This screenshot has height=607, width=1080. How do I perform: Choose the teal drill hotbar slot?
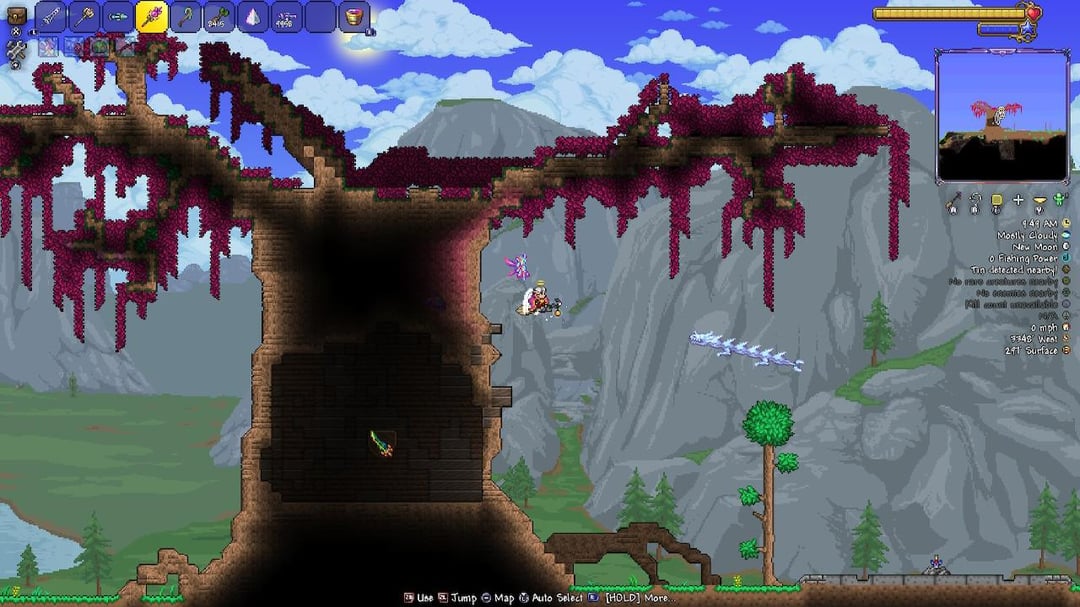[x=118, y=17]
